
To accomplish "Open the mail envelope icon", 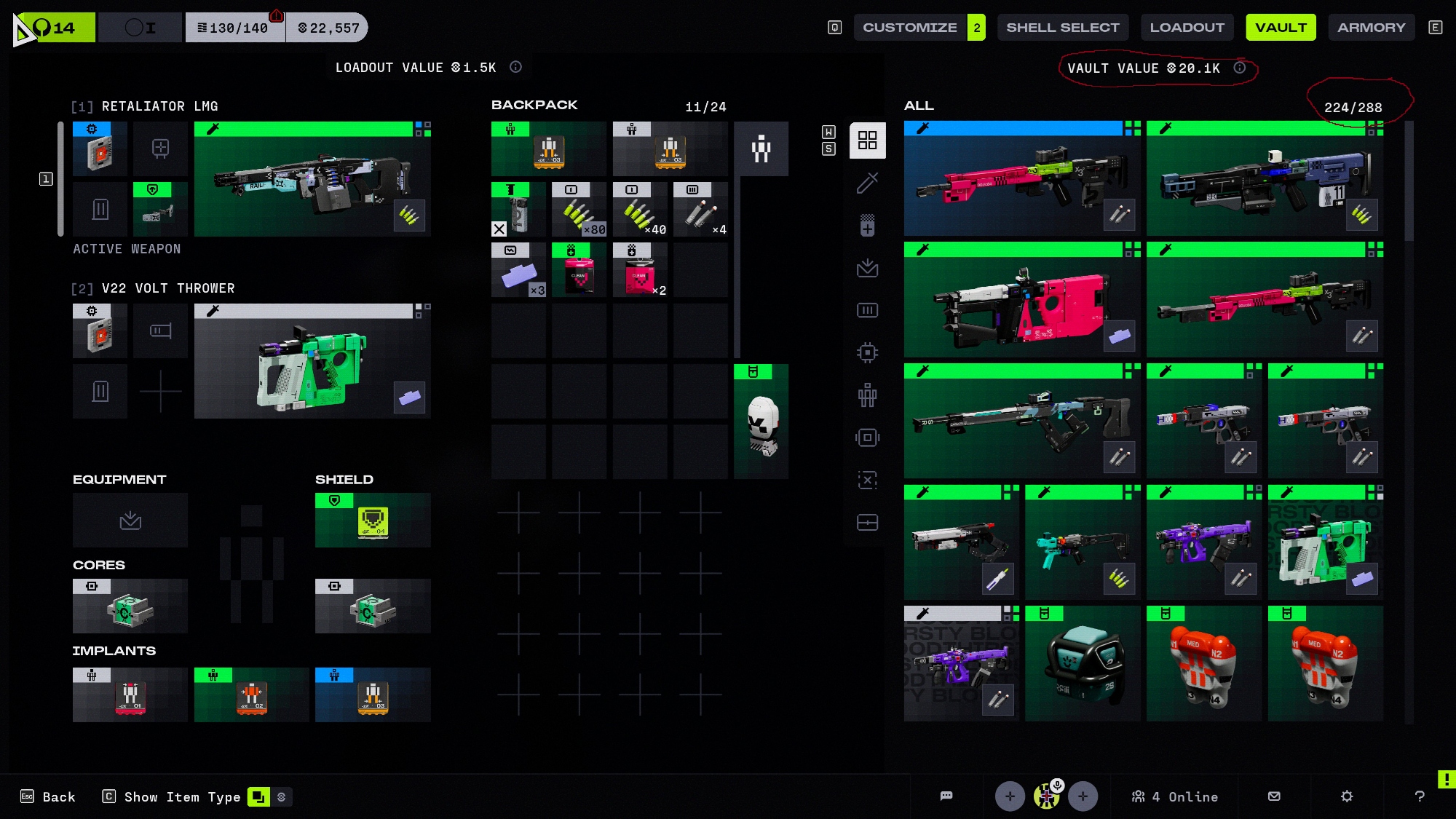I will [1274, 796].
